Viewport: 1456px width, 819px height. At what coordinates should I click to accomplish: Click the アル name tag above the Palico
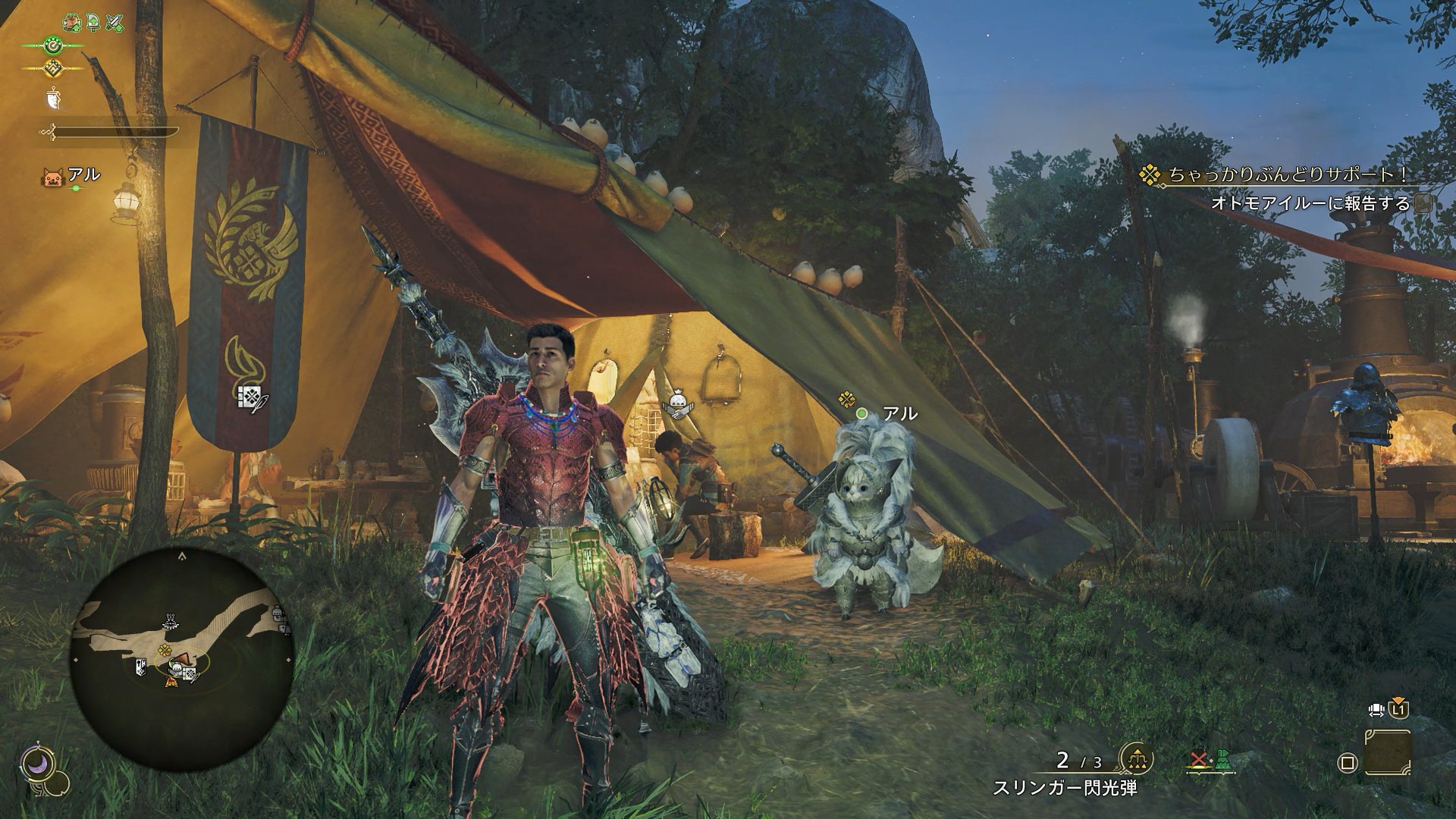click(899, 414)
